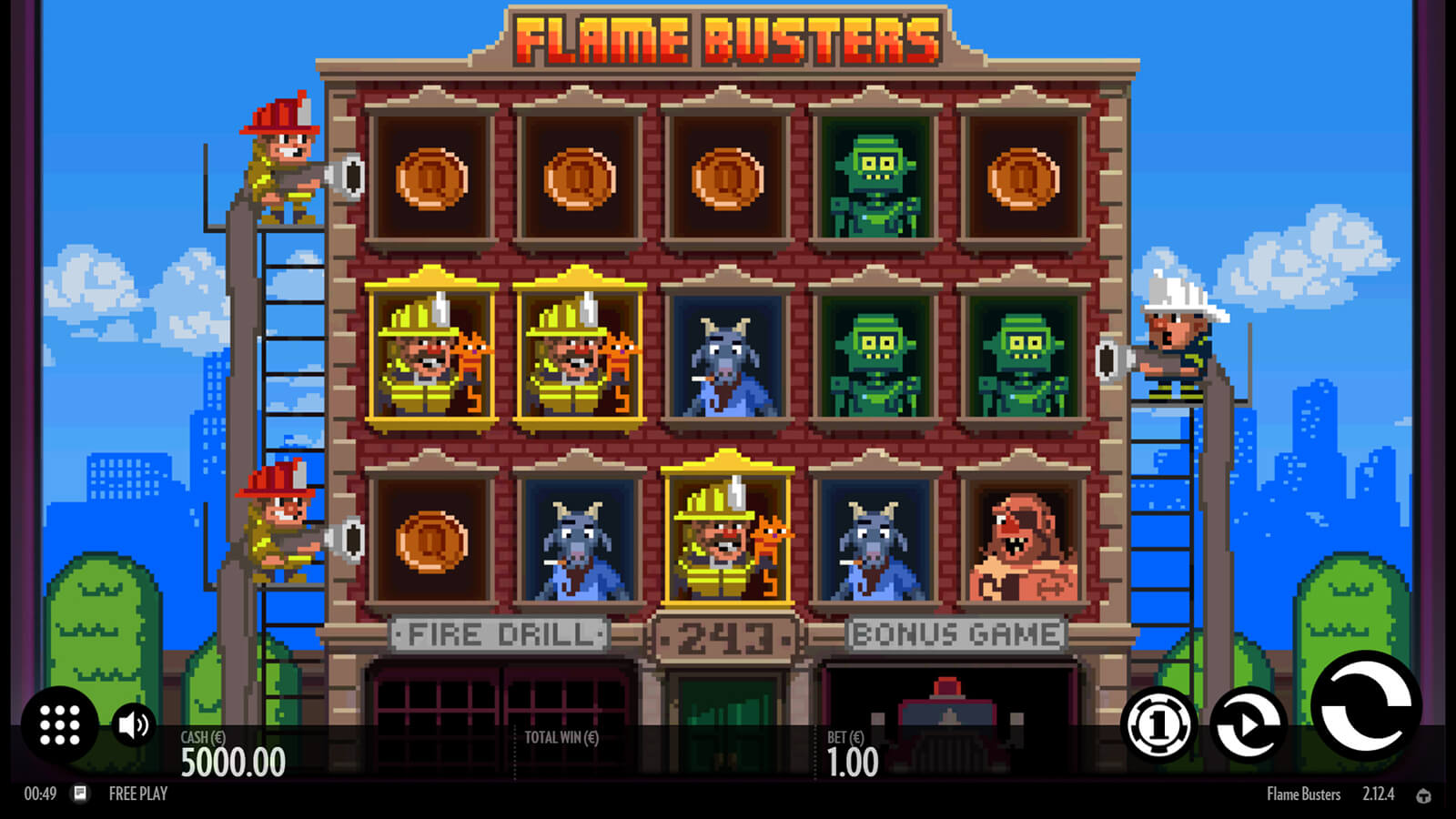The image size is (1456, 819).
Task: Click the small note icon beside the timer
Action: (x=80, y=794)
